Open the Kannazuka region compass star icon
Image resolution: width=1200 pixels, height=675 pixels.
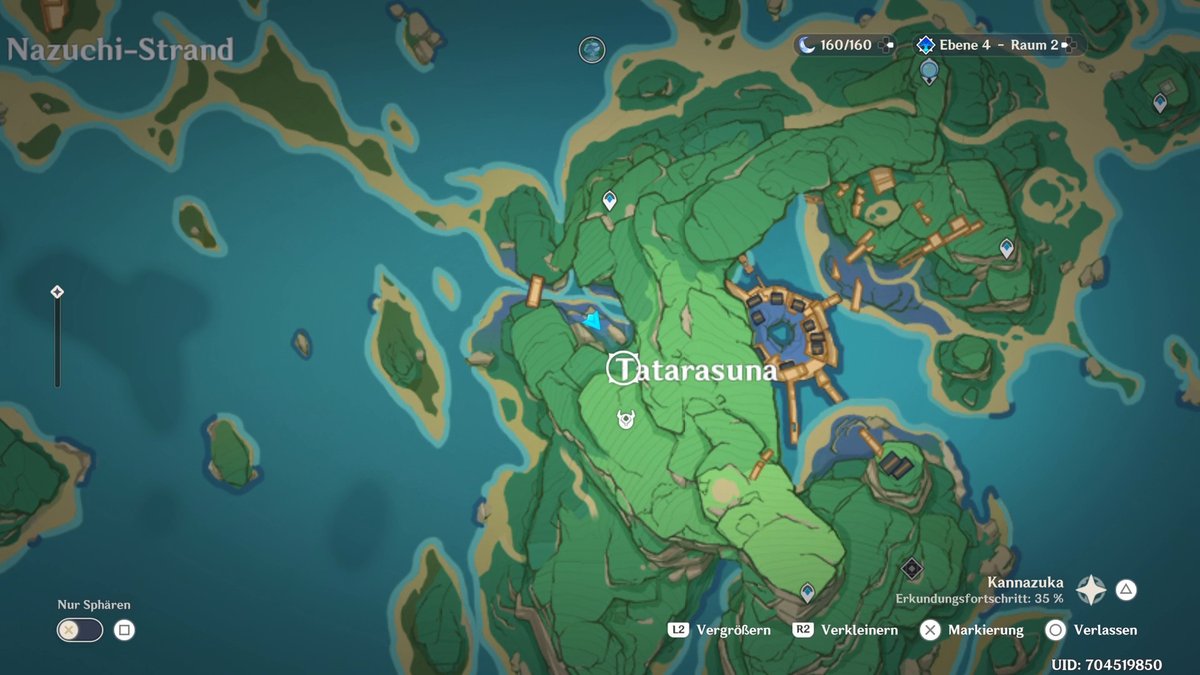[1091, 590]
